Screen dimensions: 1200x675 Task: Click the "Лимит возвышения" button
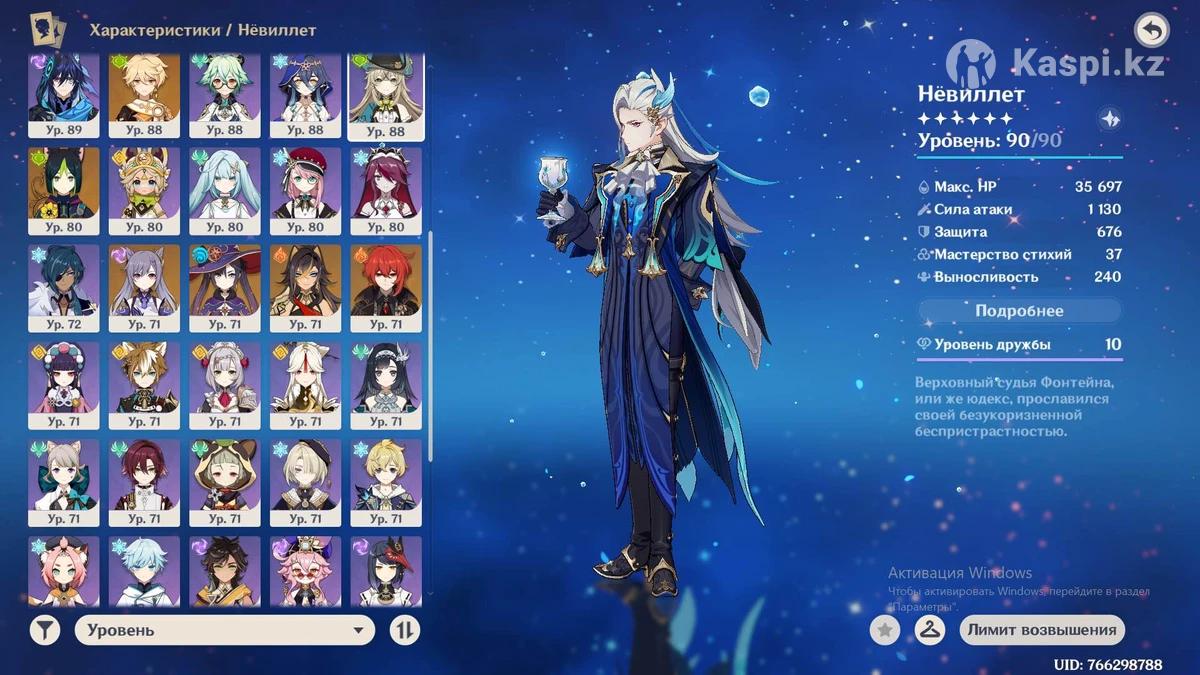point(1042,630)
